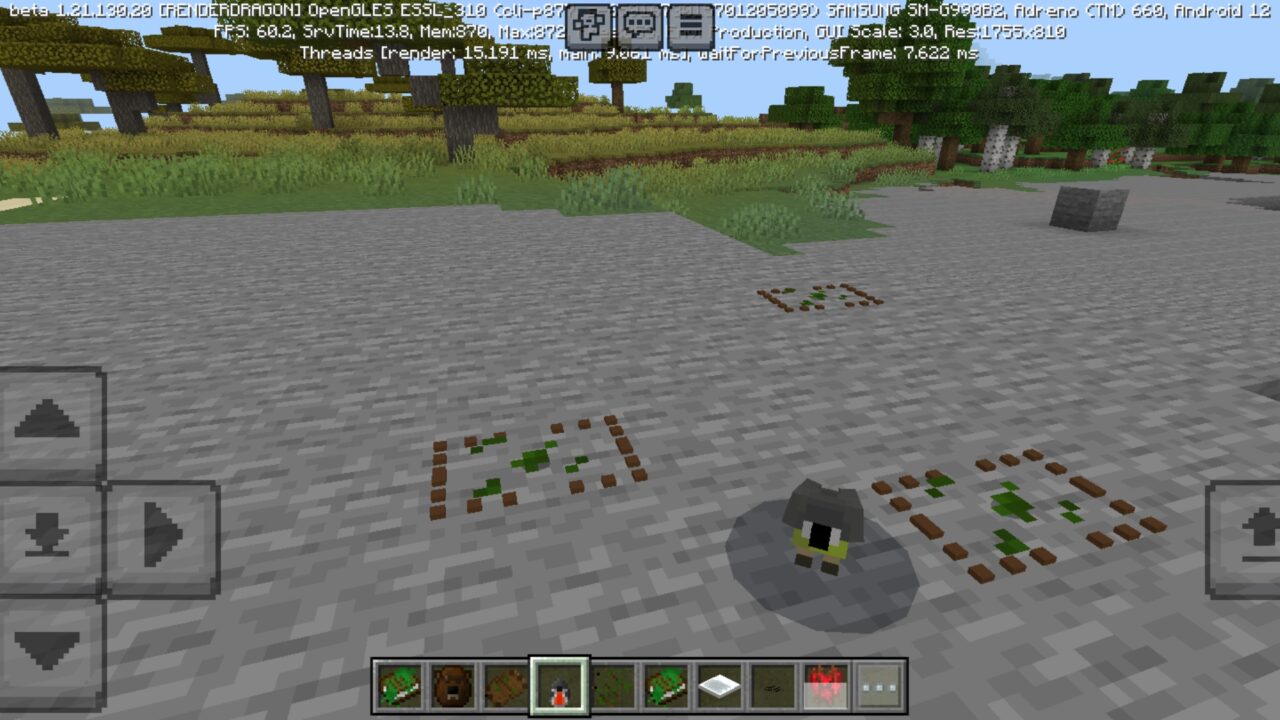
Task: Tap the right strafe arrow button
Action: point(160,531)
